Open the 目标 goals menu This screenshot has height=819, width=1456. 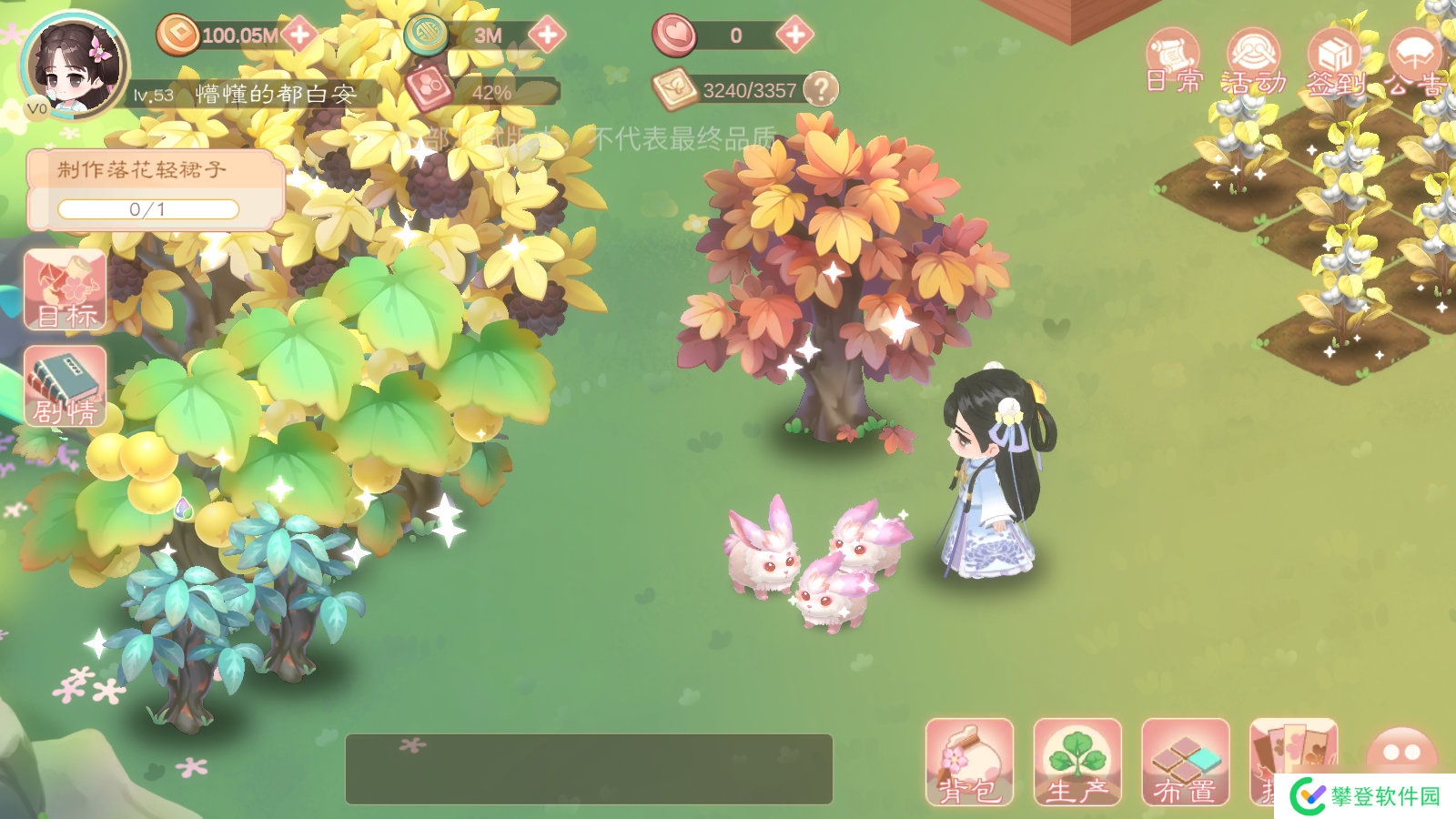tap(66, 291)
